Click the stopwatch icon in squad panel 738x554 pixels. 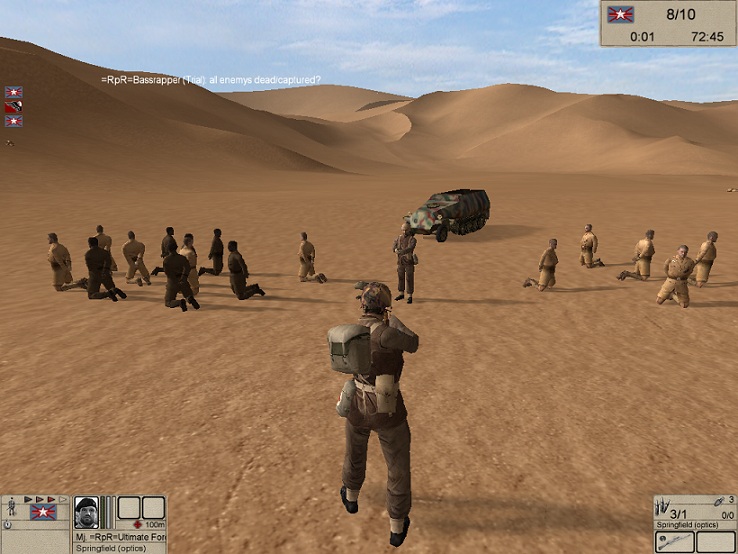(8, 524)
